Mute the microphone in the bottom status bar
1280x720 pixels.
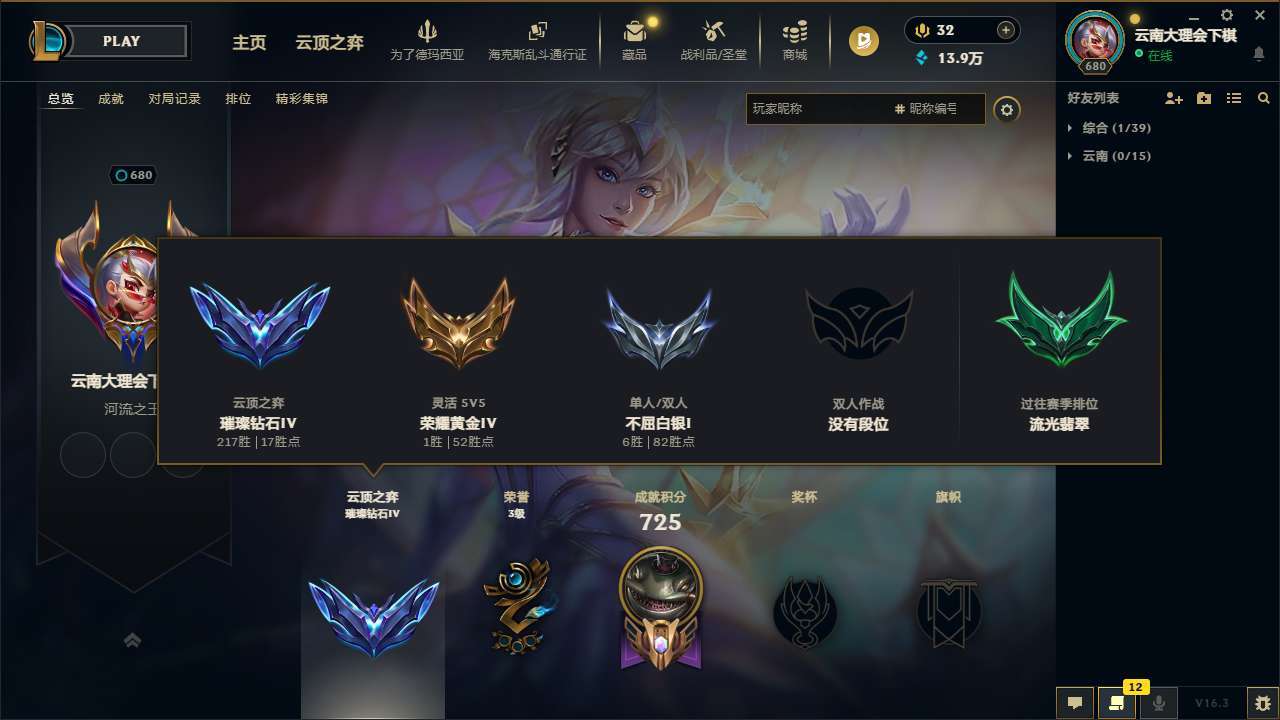pos(1158,704)
